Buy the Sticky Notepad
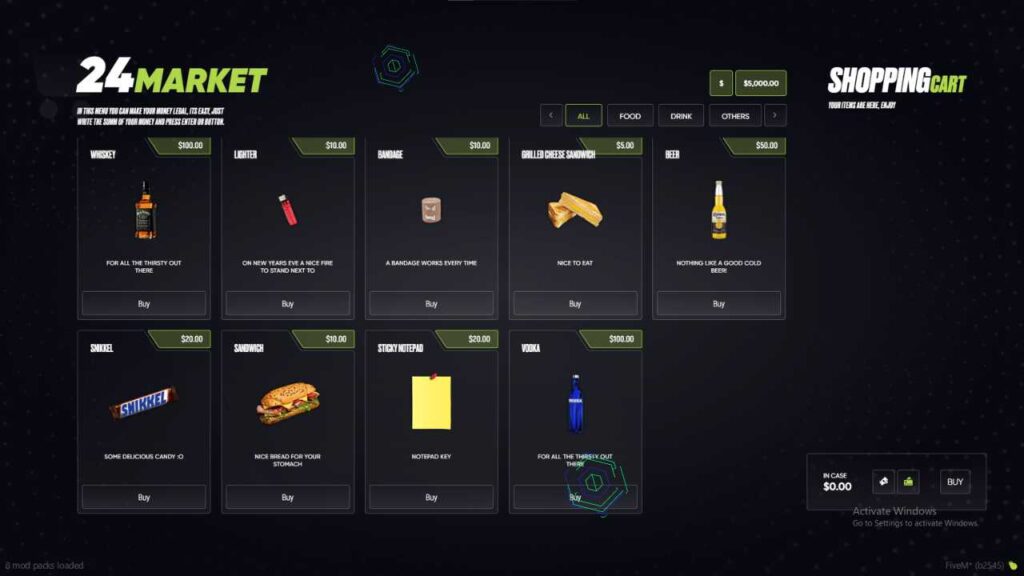 pyautogui.click(x=431, y=497)
